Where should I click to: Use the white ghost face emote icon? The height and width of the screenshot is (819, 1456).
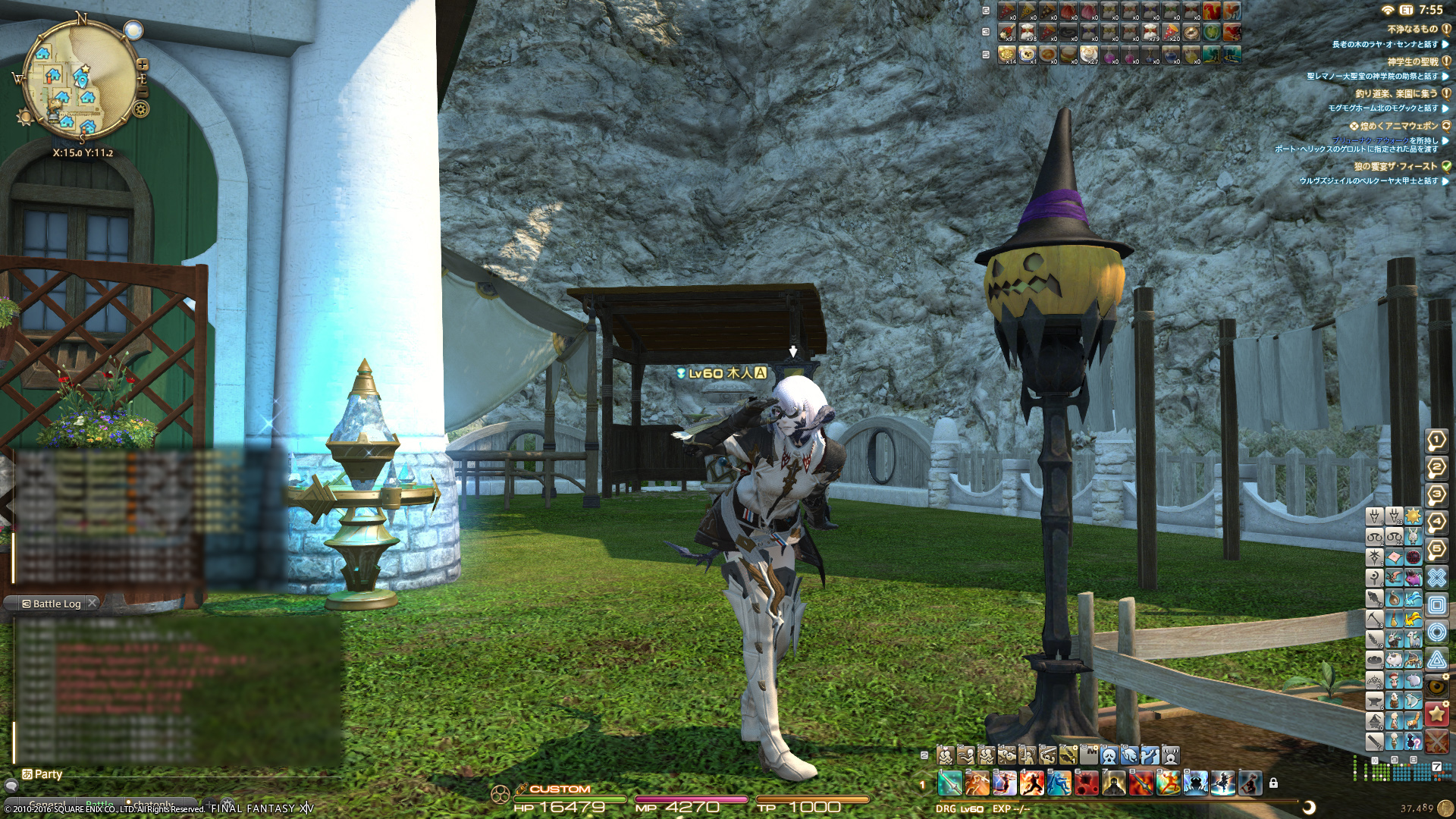tap(1109, 755)
